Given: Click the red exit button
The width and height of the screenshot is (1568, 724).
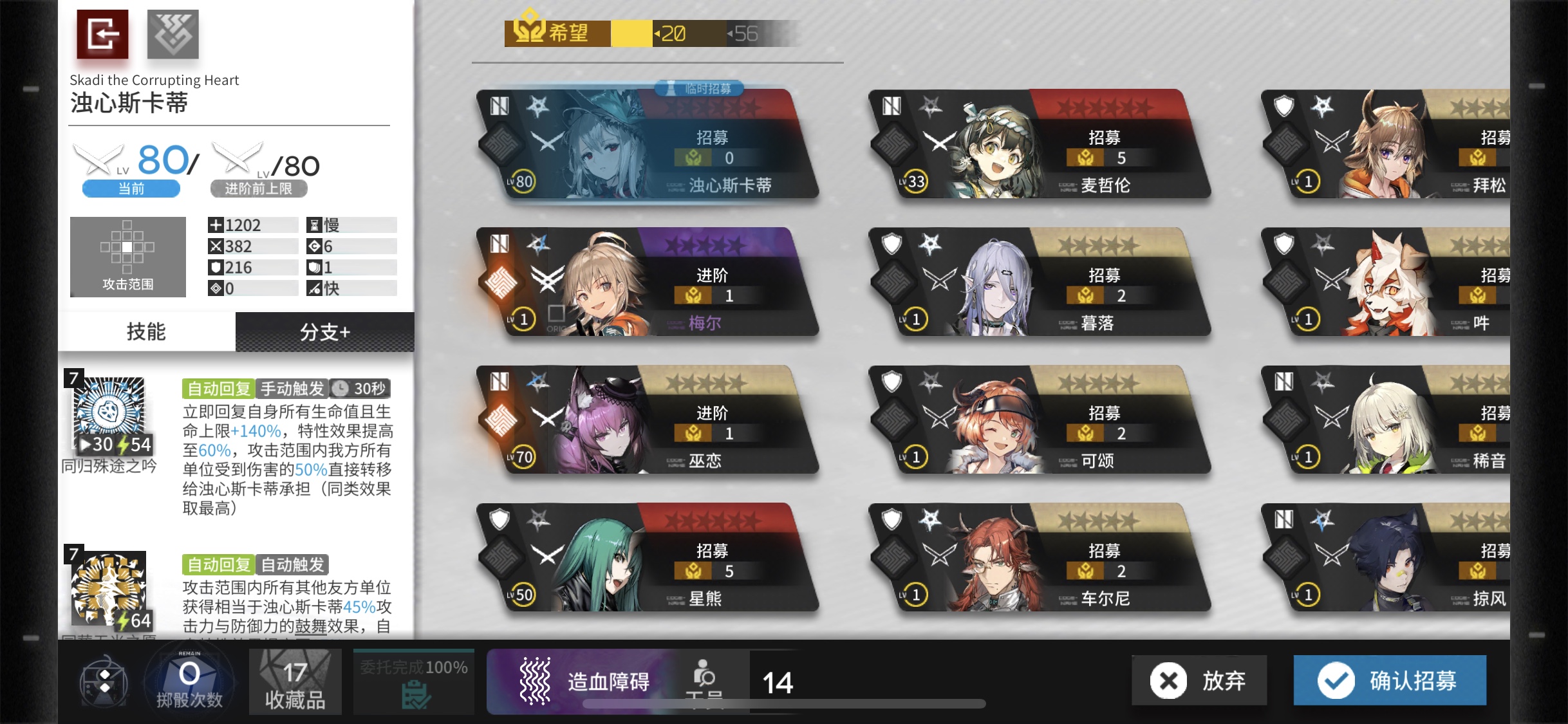Looking at the screenshot, I should click(x=102, y=34).
